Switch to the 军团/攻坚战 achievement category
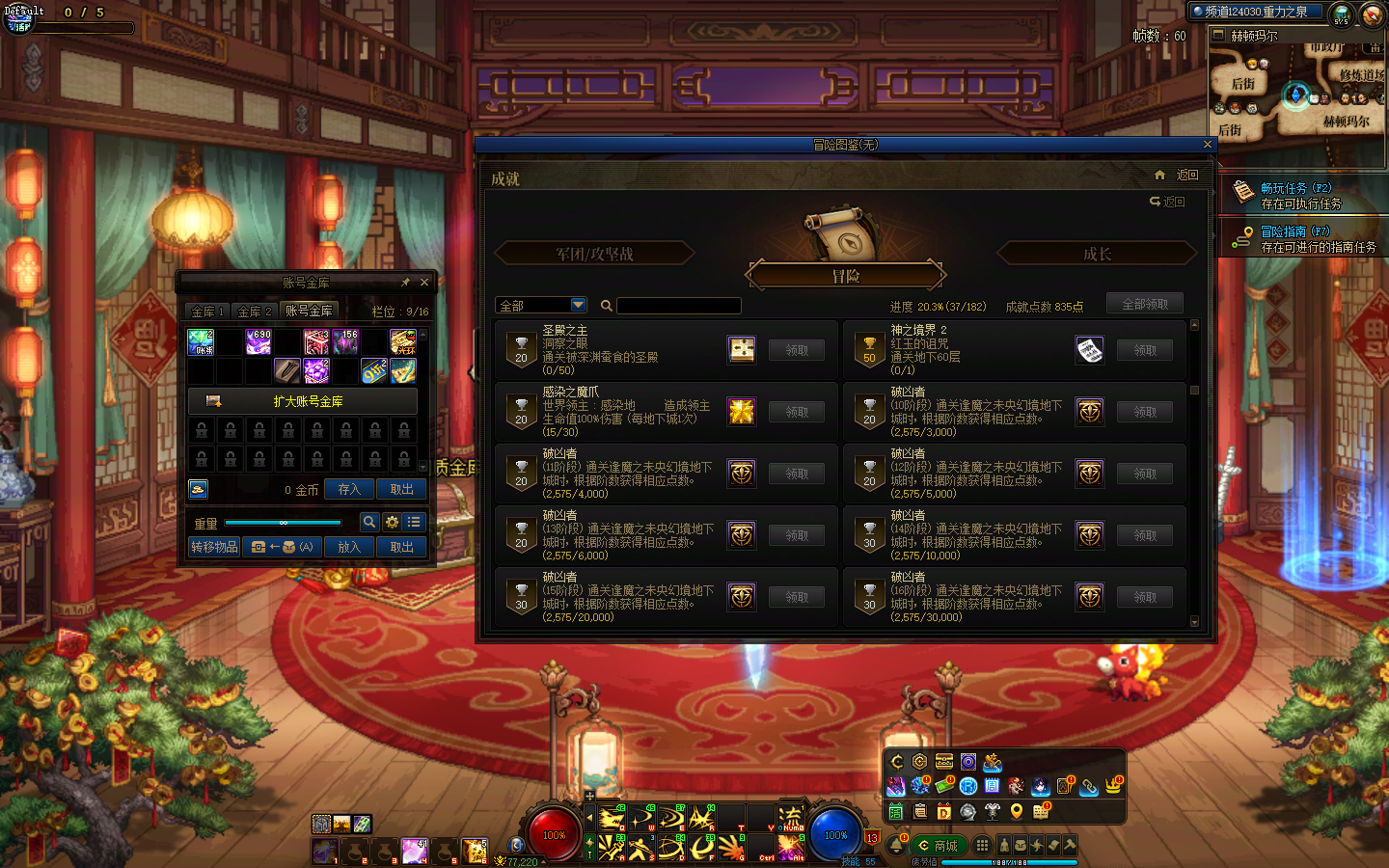 (594, 254)
